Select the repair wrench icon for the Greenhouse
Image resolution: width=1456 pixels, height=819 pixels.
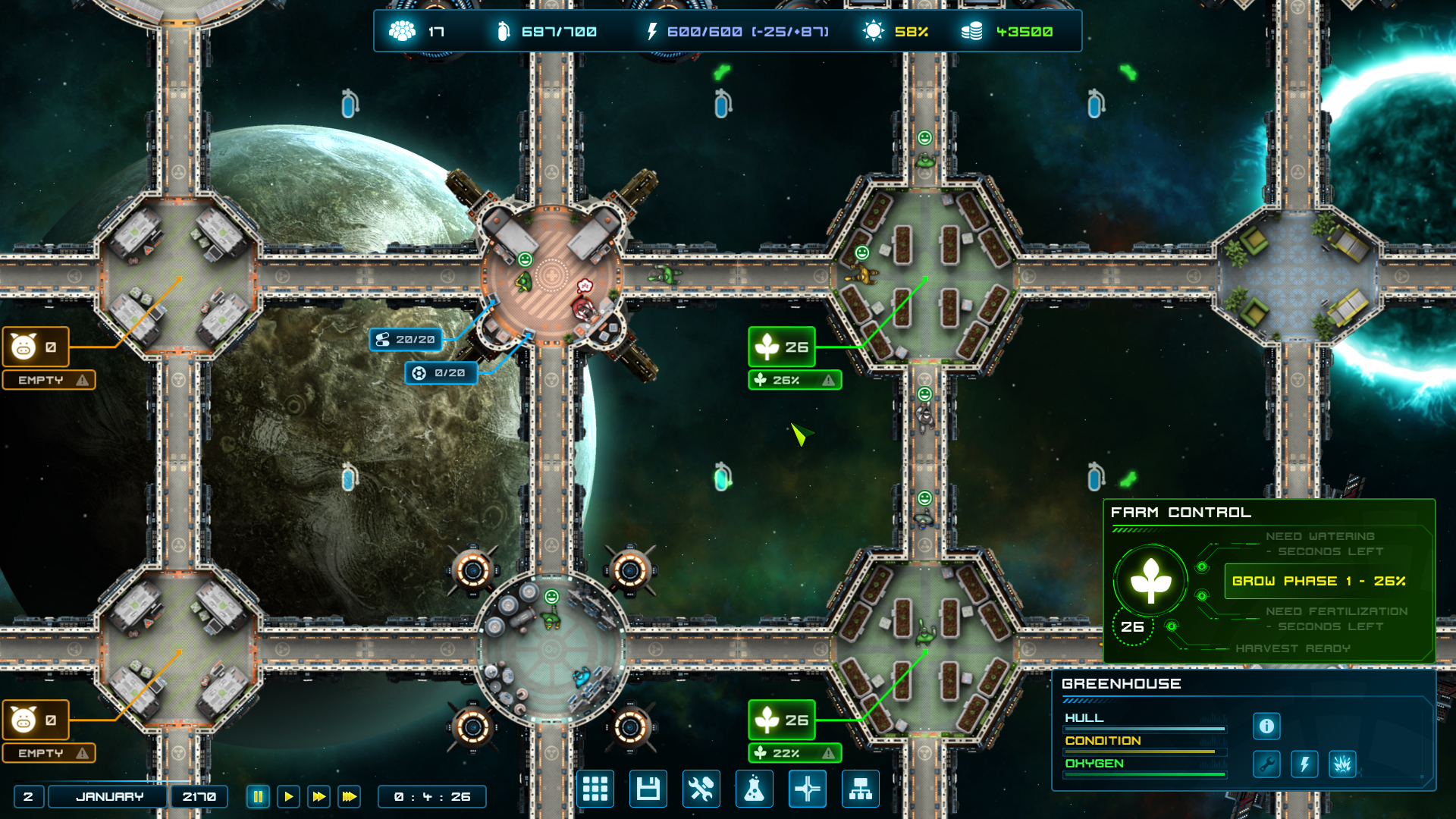[1266, 764]
